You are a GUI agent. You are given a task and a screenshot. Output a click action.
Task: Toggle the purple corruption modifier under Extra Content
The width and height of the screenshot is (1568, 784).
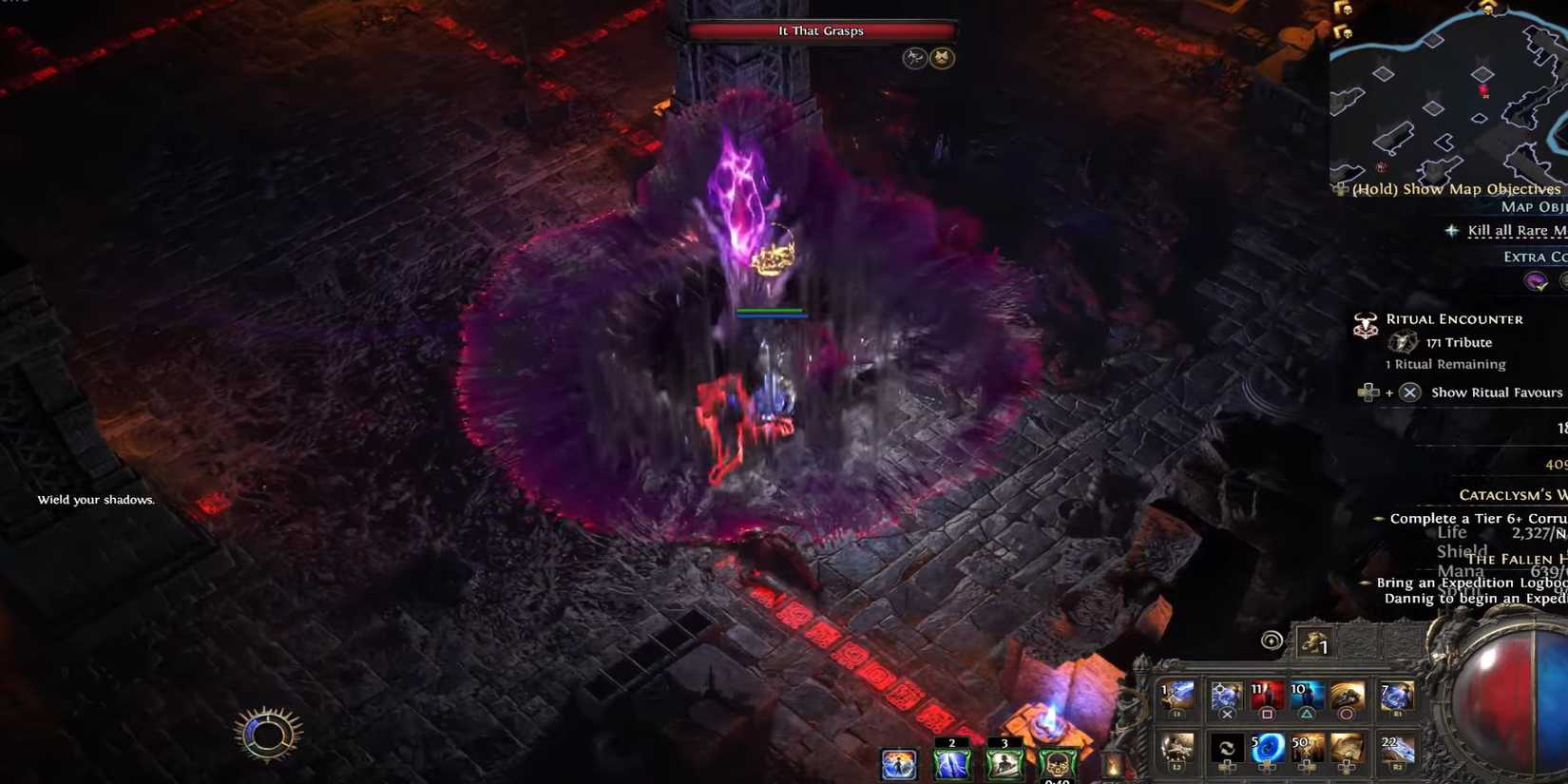1534,282
